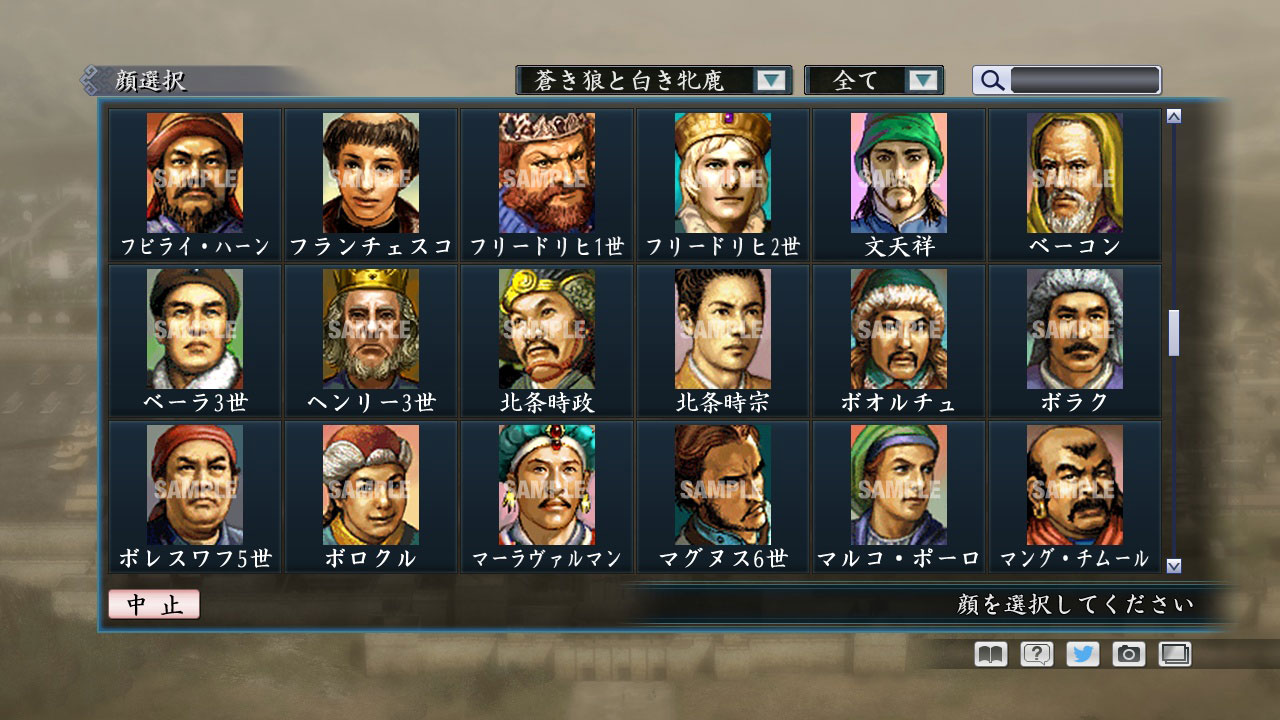Select the マルコ・ポーロ portrait

coord(897,485)
